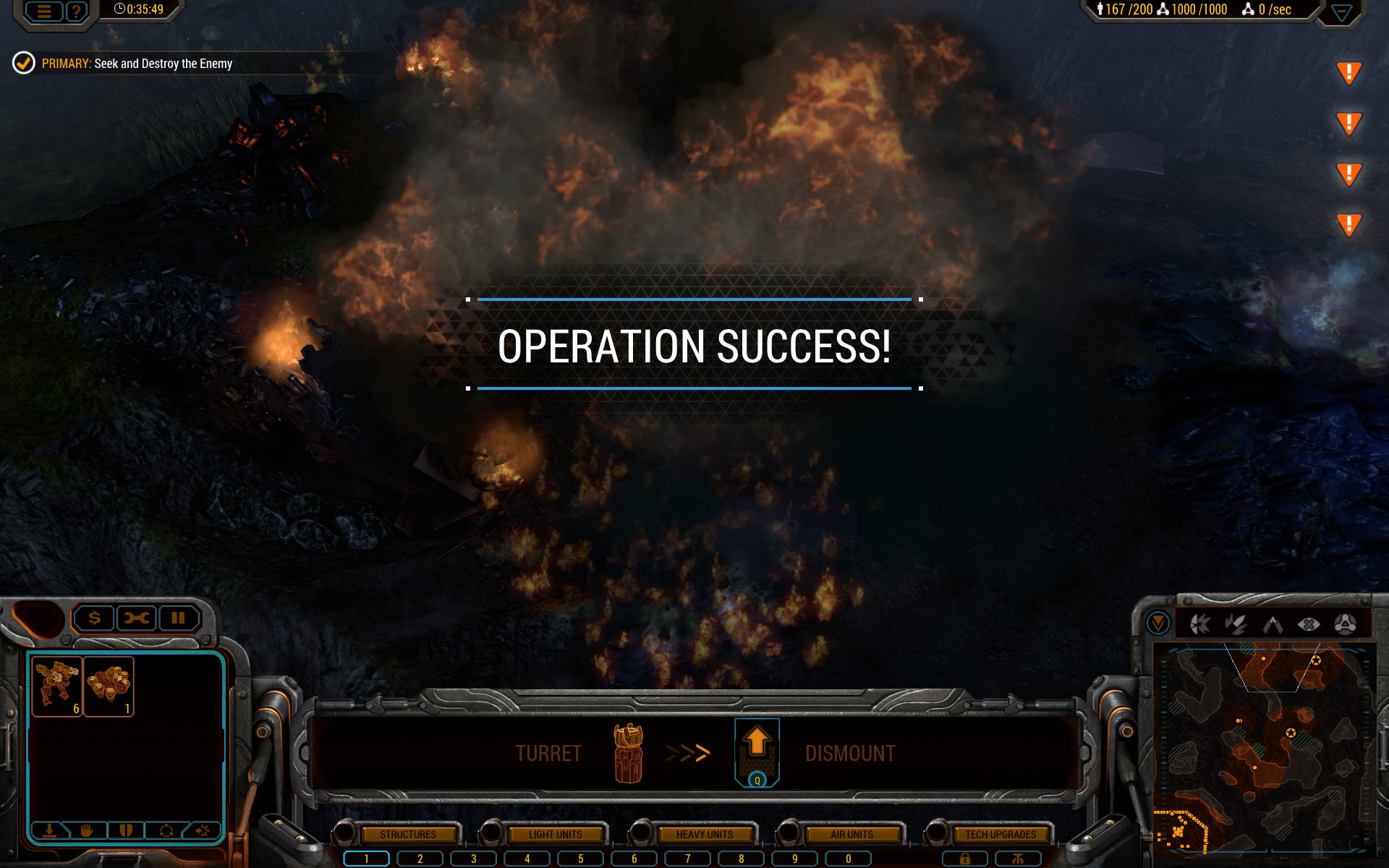Select the single clustered-pod unit portrait
The image size is (1389, 868).
point(109,686)
